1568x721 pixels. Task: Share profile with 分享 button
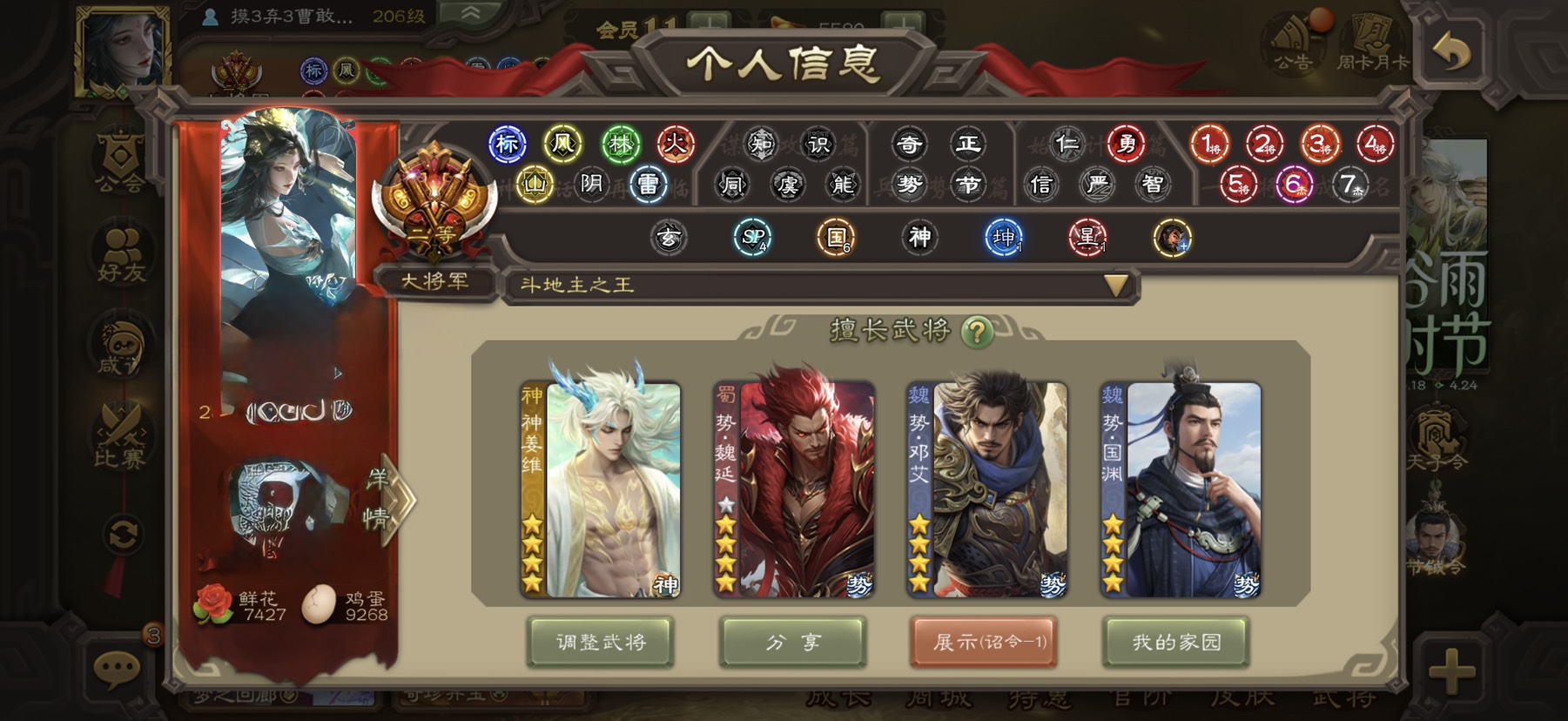792,643
